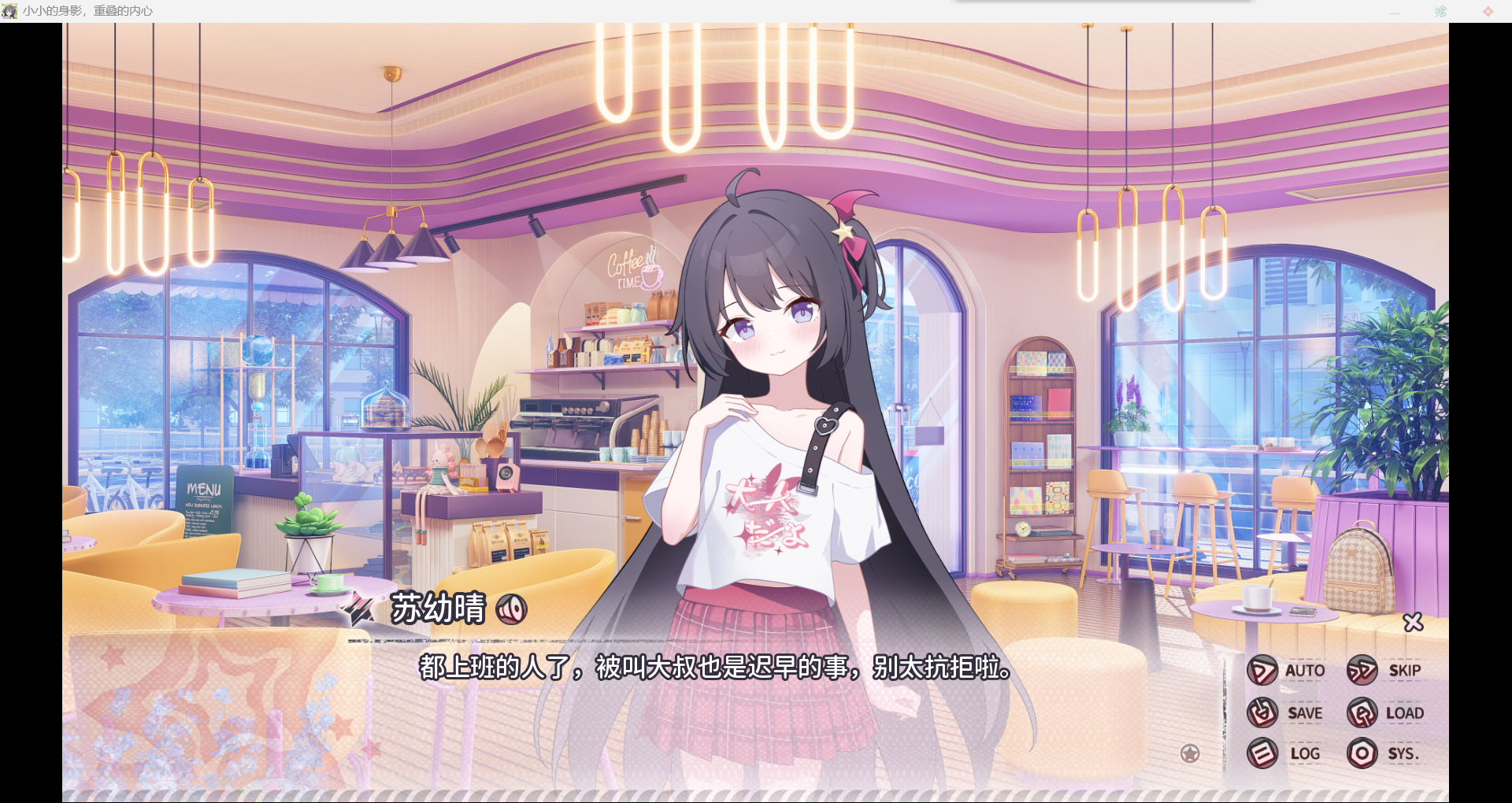This screenshot has width=1512, height=803.
Task: Hide the dialogue box with X
Action: point(1414,622)
